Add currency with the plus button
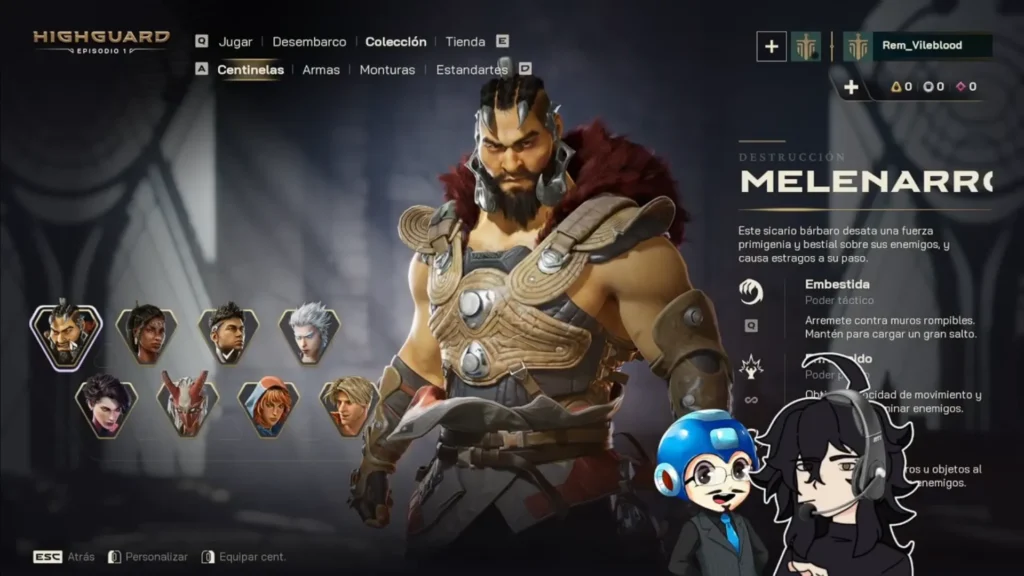 pos(851,87)
